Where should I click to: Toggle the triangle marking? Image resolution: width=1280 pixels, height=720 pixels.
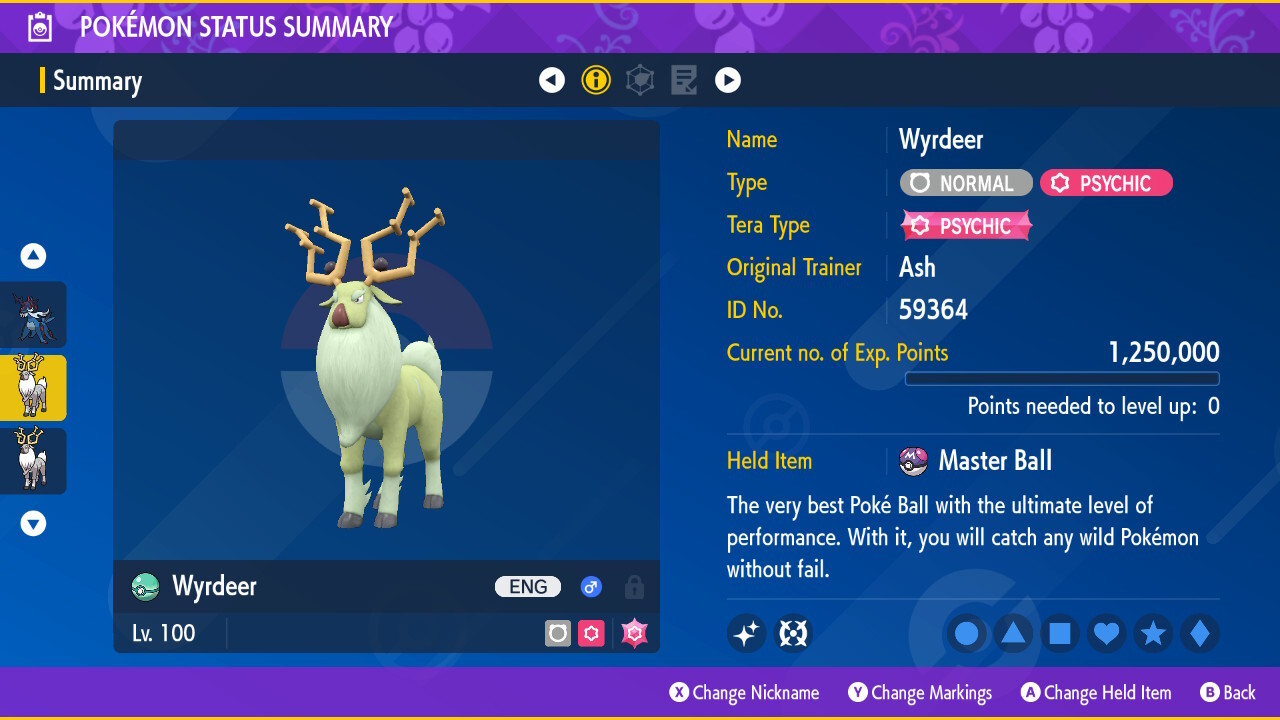pos(1013,634)
